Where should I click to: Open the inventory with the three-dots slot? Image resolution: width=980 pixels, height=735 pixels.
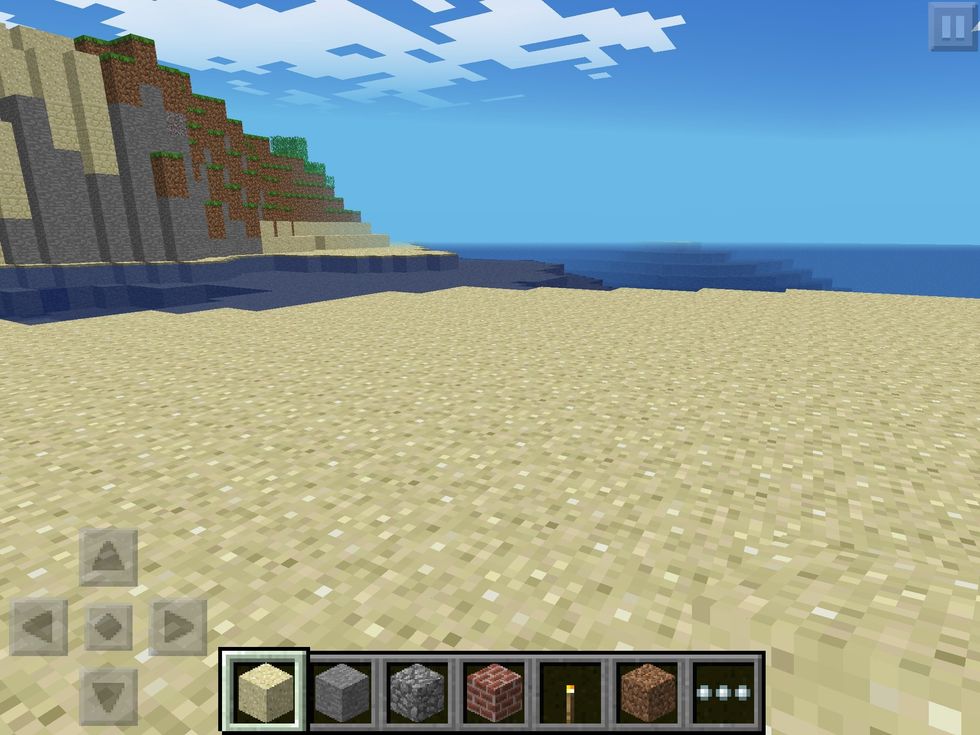(725, 691)
